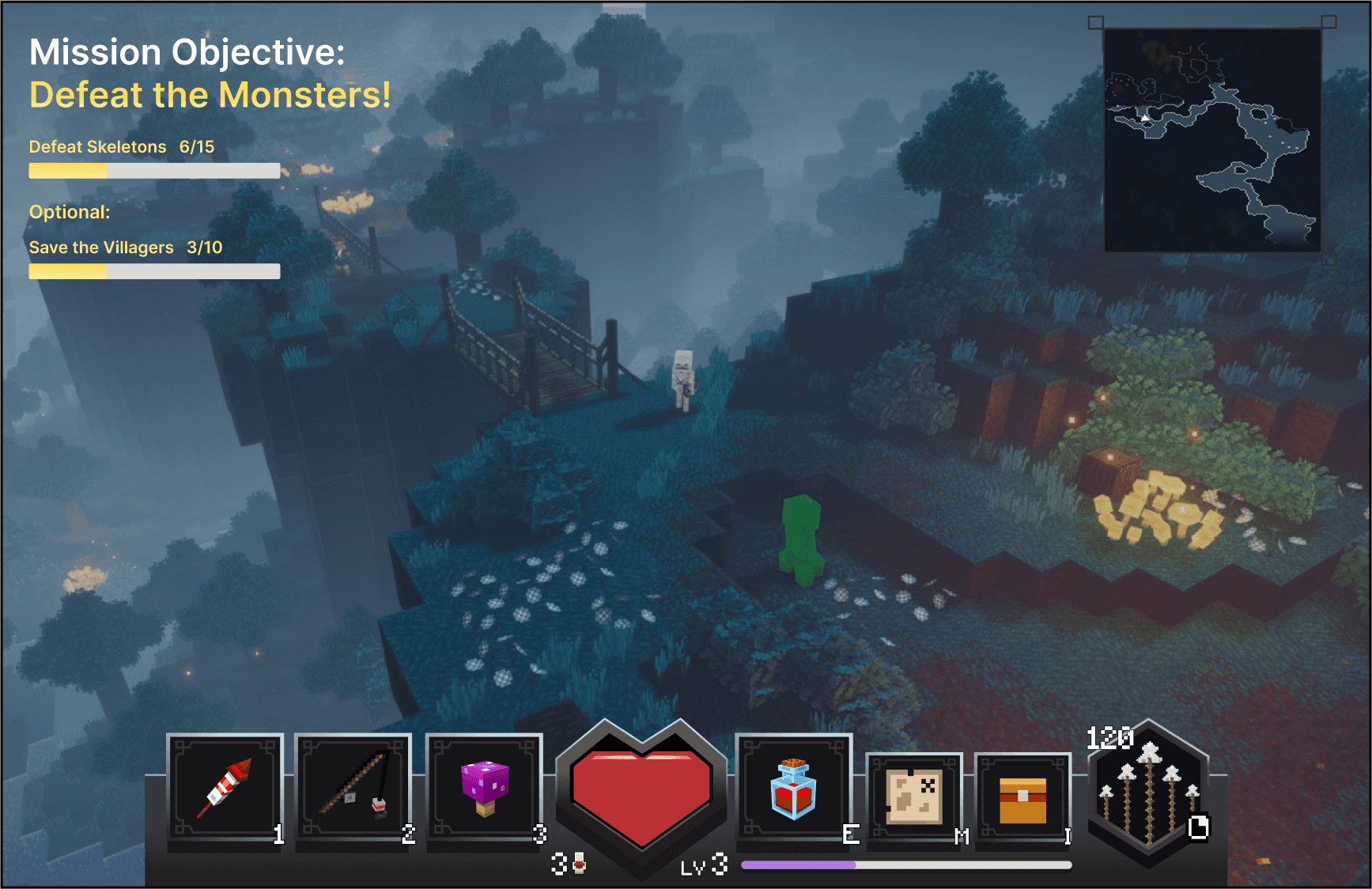Select the firework arrow artifact slot
This screenshot has width=1372, height=889.
(225, 789)
